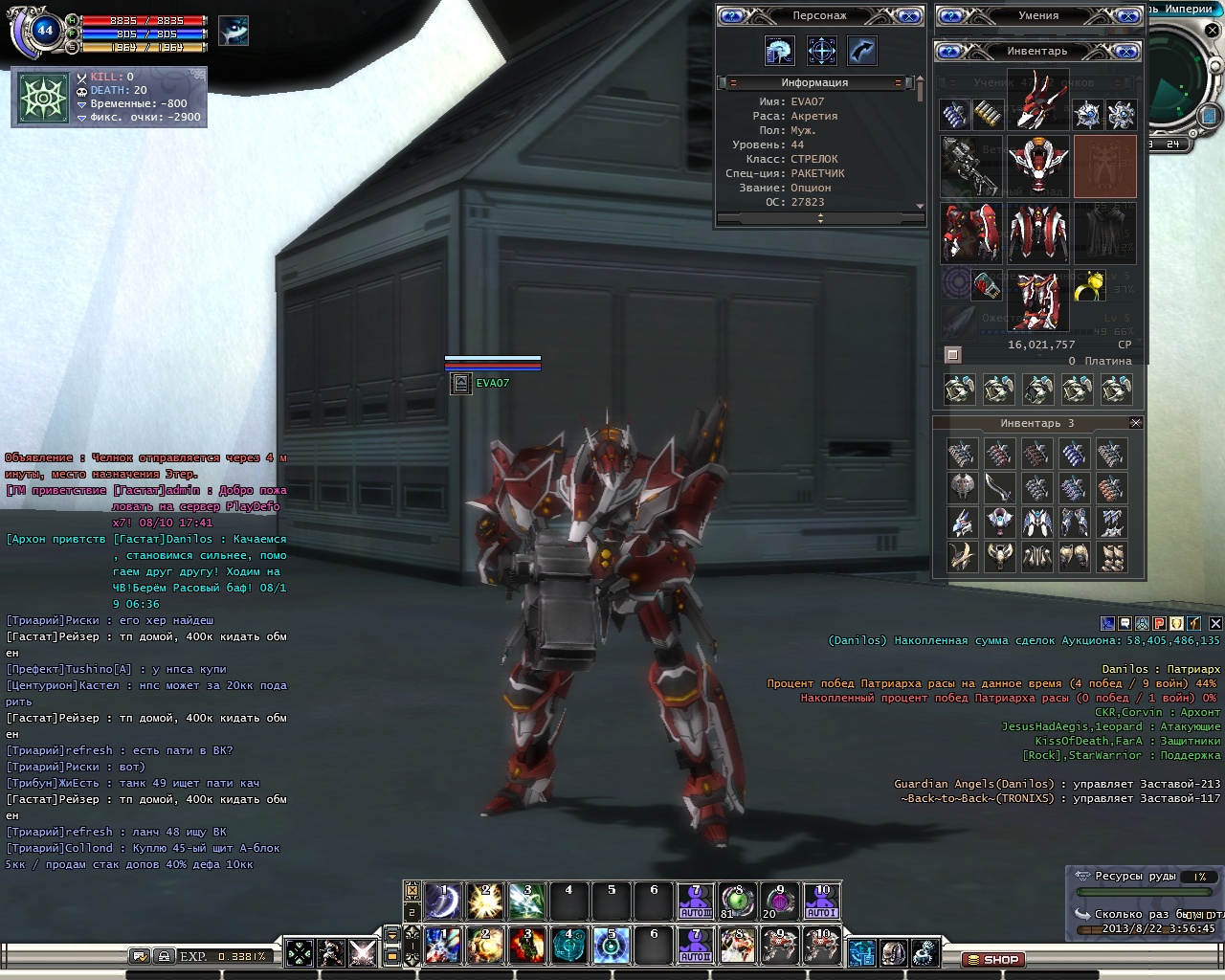
Task: Activate the crescent slash skill in slot 1
Action: coord(442,901)
